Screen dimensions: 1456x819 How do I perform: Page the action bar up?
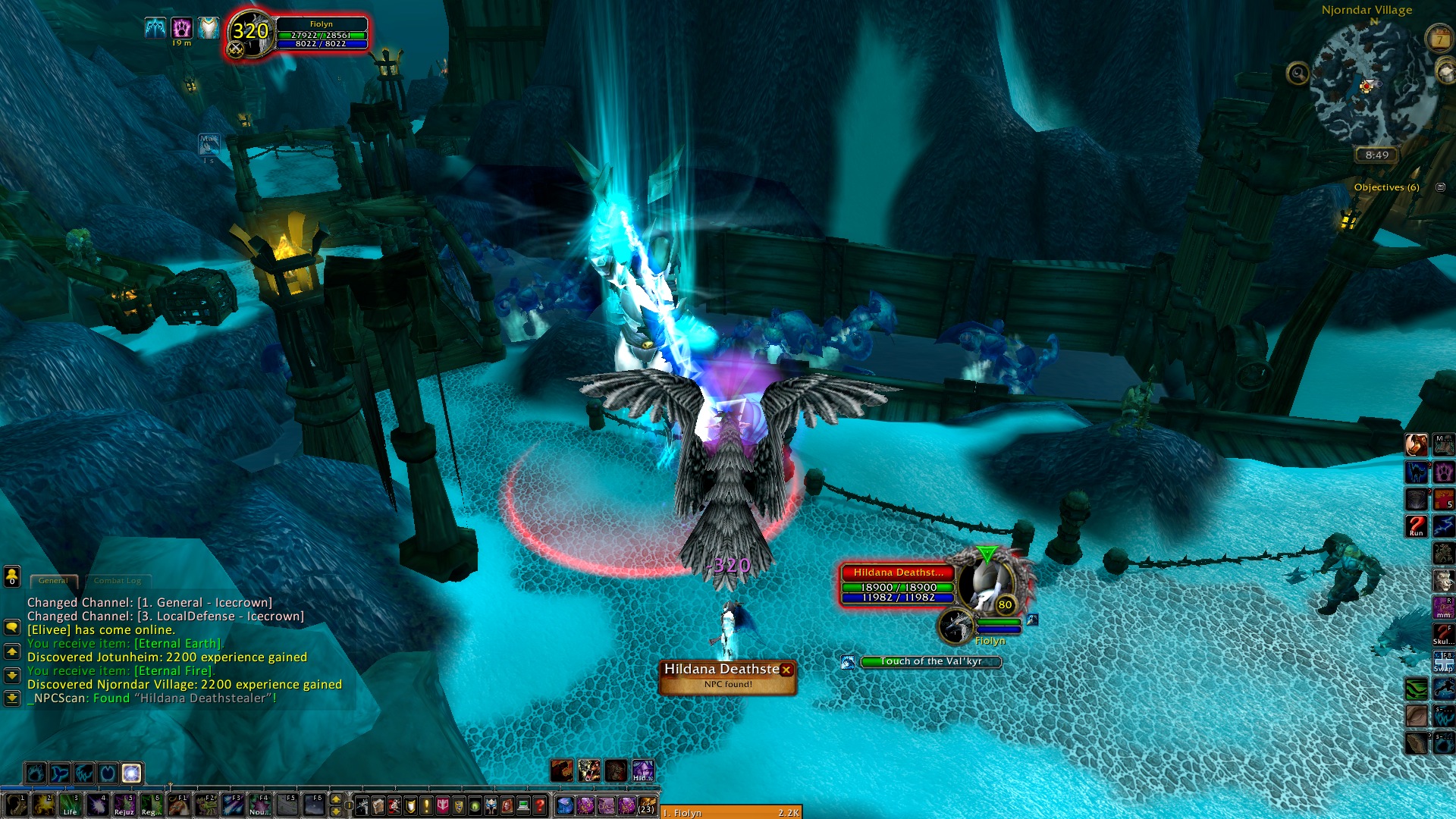click(x=336, y=799)
